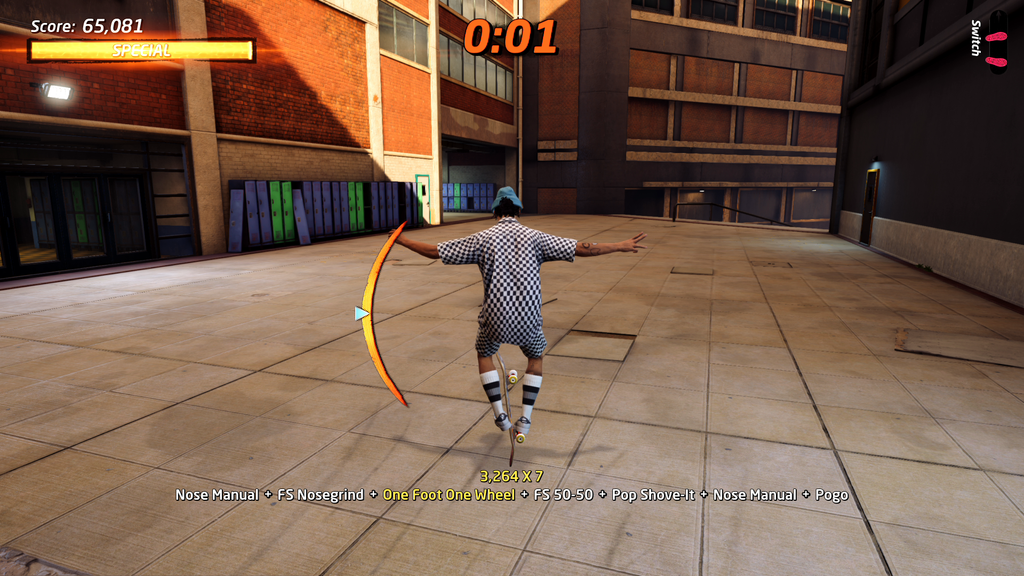Image resolution: width=1024 pixels, height=576 pixels.
Task: Select the highlighted One Foot One Wheel trick
Action: point(449,495)
